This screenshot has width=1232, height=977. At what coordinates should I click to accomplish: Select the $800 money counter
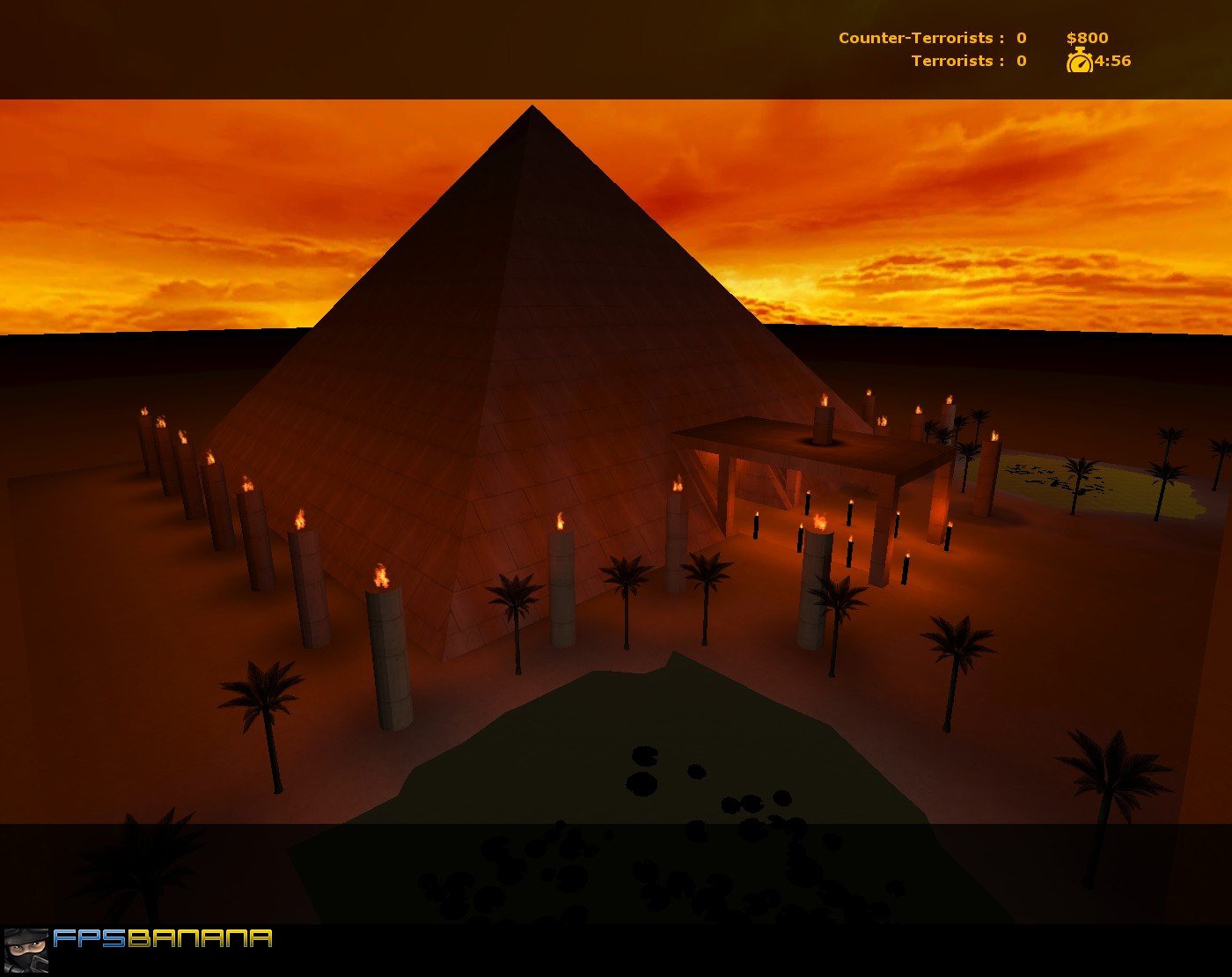(1088, 38)
